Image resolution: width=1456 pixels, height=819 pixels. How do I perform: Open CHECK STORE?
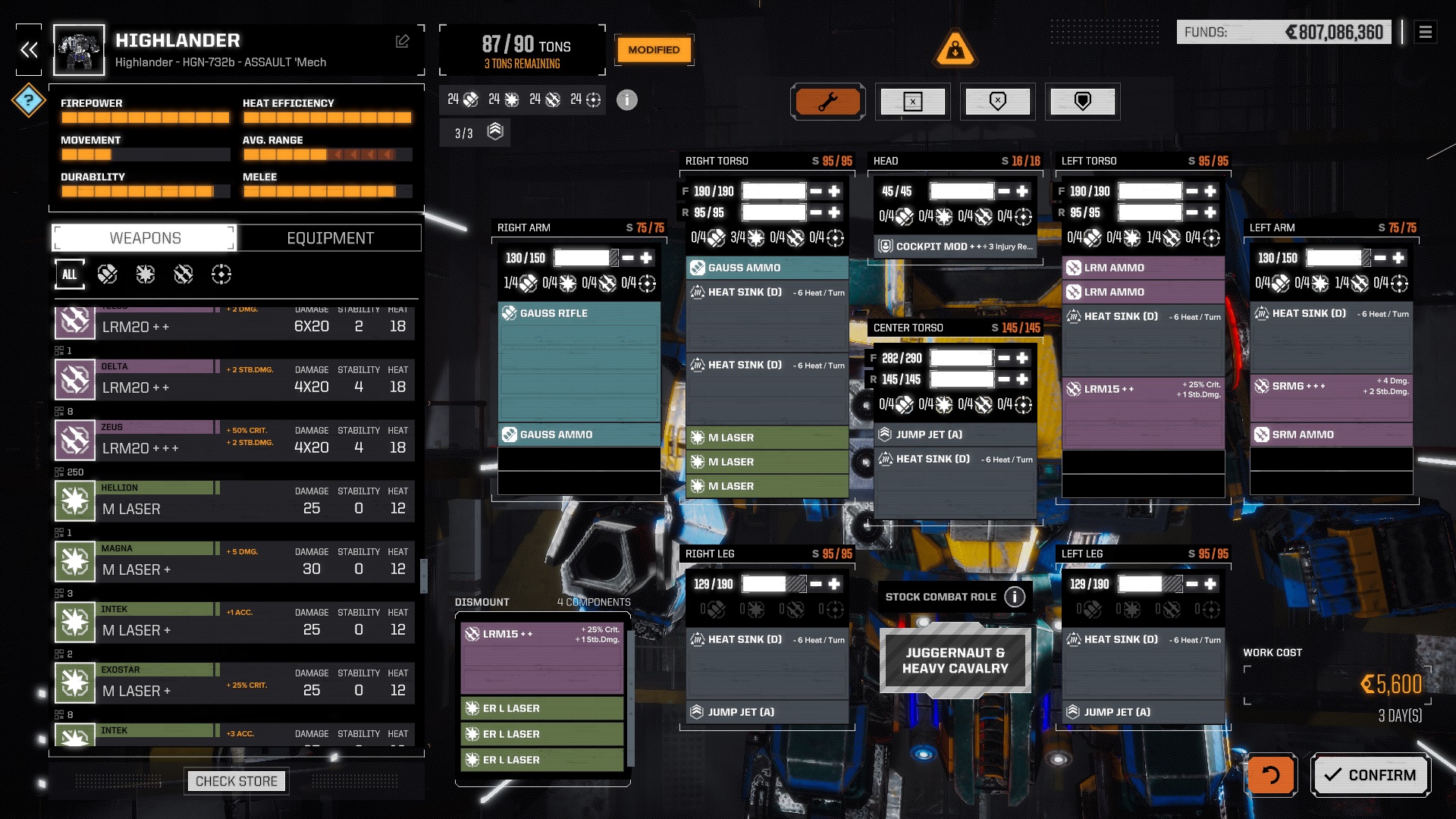236,780
